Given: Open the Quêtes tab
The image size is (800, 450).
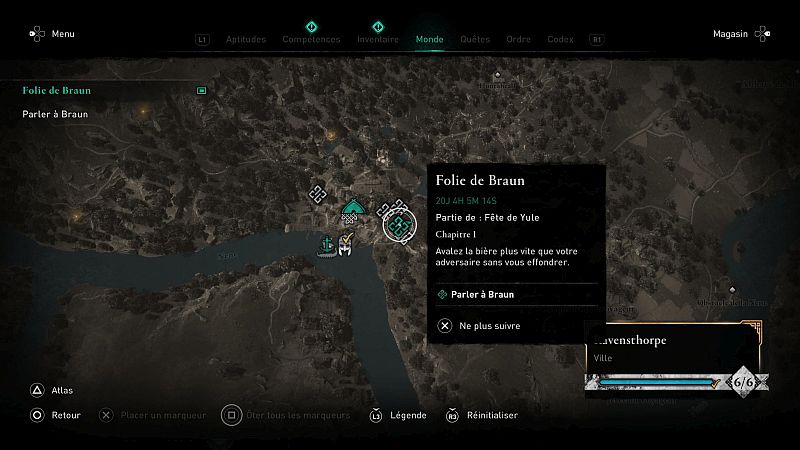Looking at the screenshot, I should pos(475,40).
